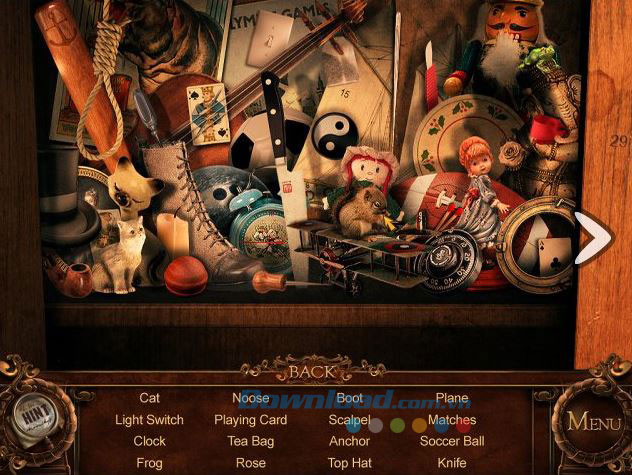The image size is (632, 475).
Task: Click the BACK button
Action: pos(310,372)
